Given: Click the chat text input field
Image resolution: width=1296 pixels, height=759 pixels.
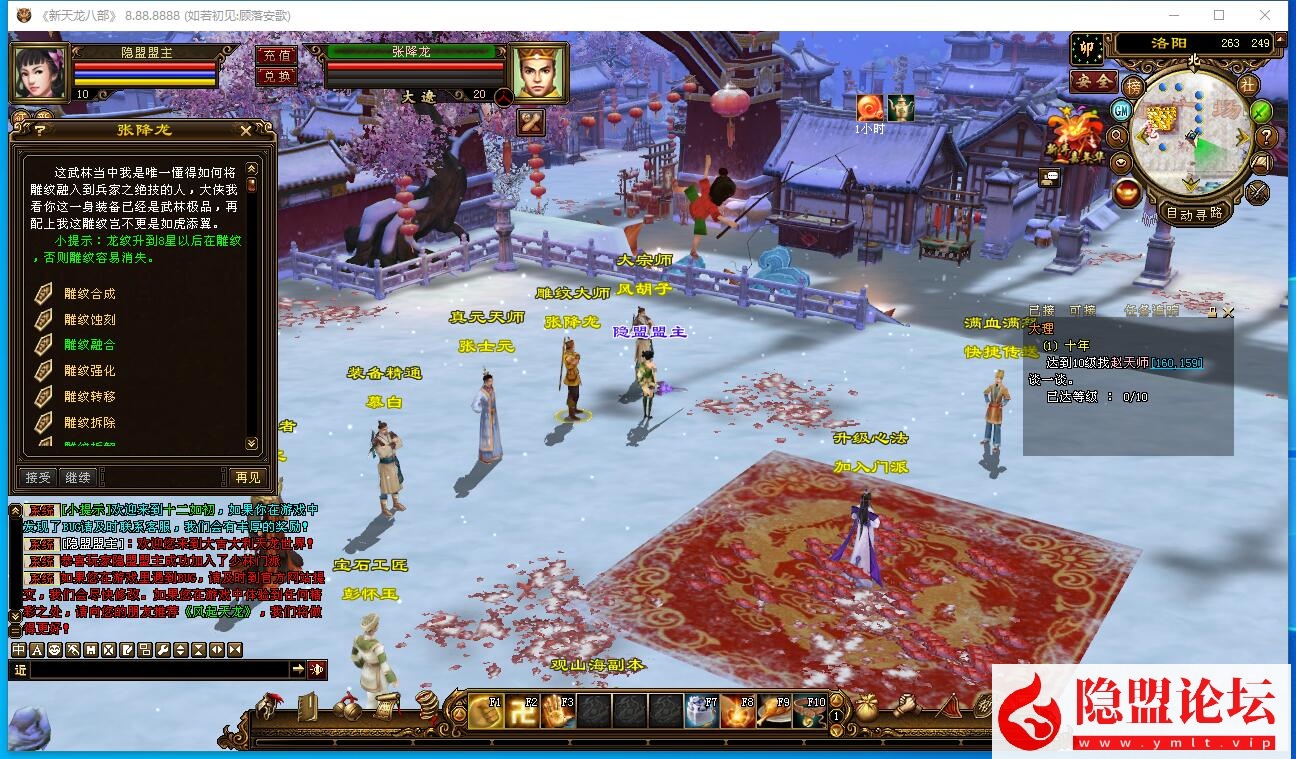Looking at the screenshot, I should [x=160, y=669].
